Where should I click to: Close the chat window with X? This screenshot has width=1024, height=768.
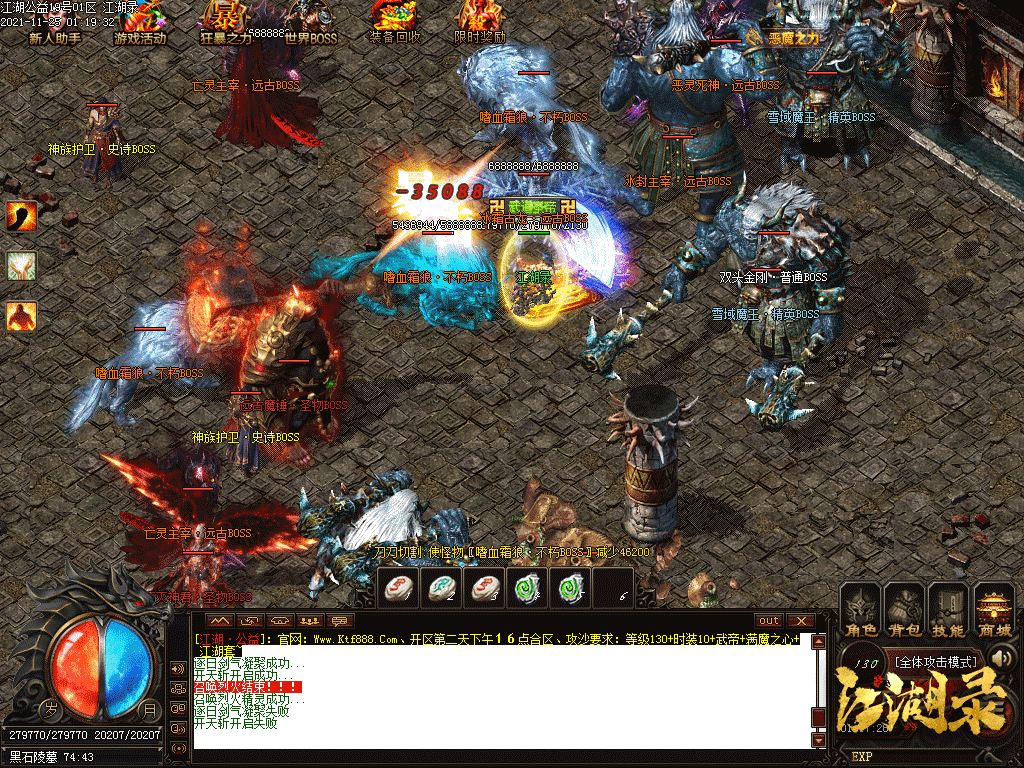[x=799, y=621]
